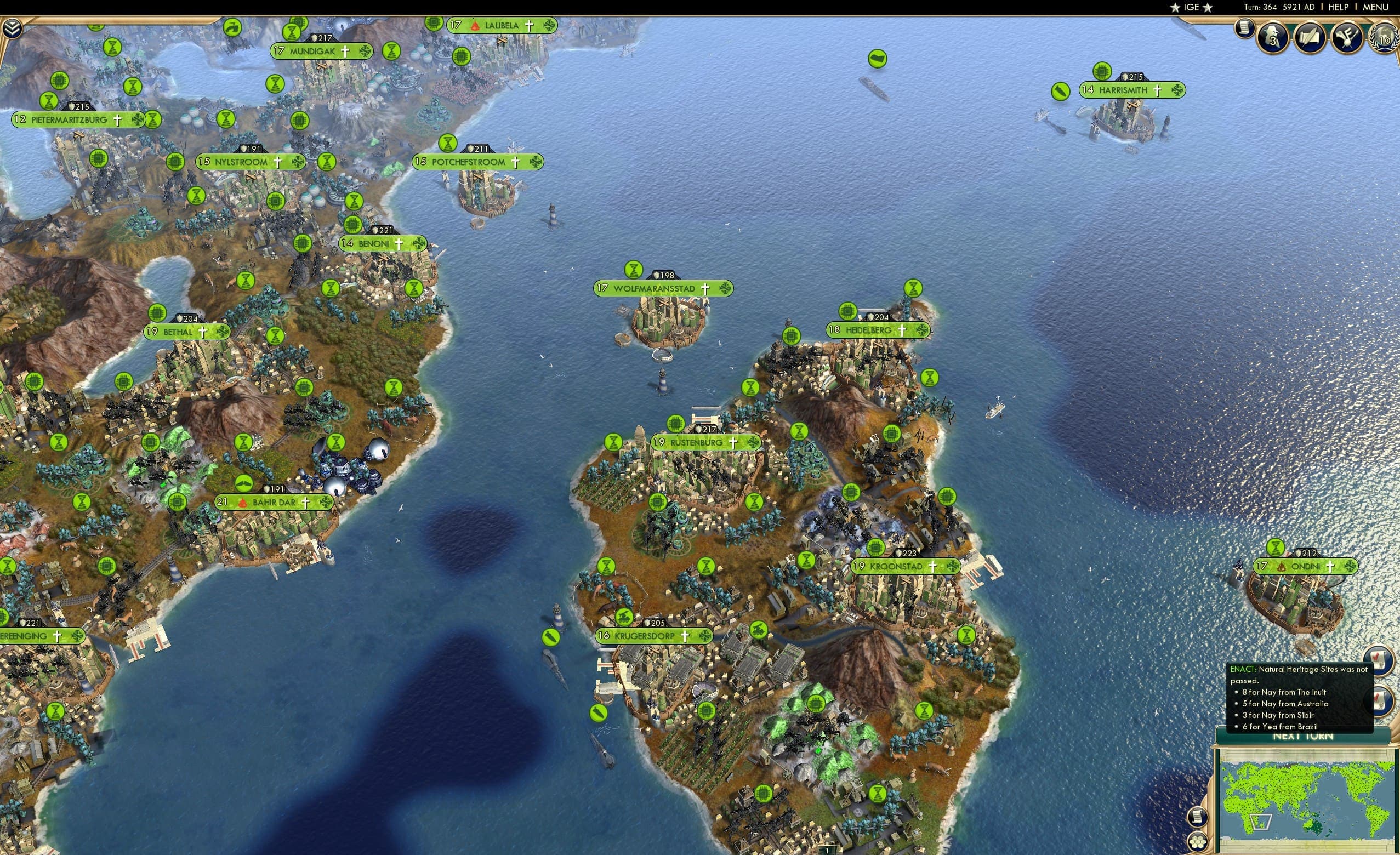Open the notification log scroll beside the minimap
Viewport: 1400px width, 855px height.
(1198, 818)
